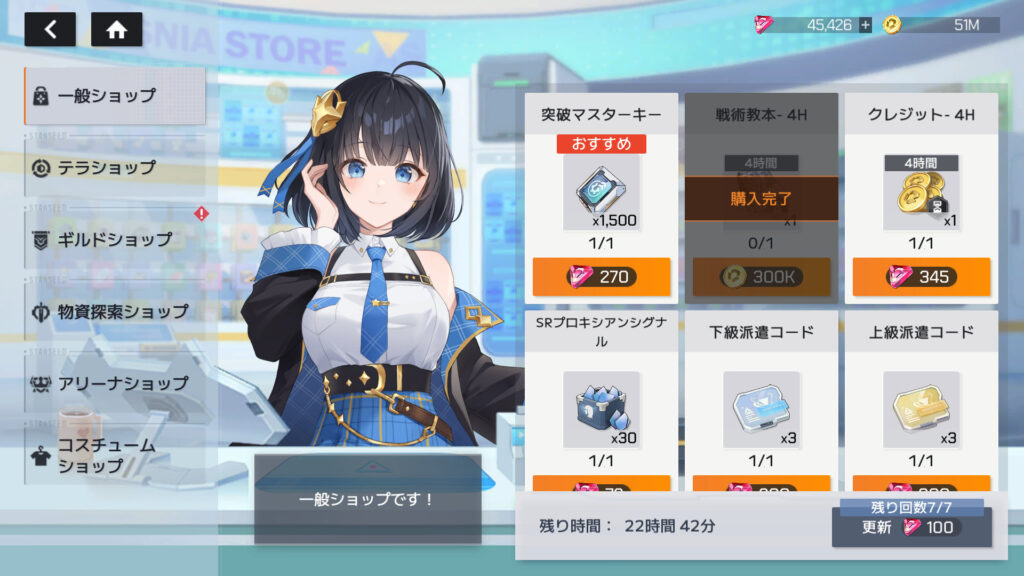Screen dimensions: 1024x576
Task: Go back using the arrow button
Action: pos(50,29)
